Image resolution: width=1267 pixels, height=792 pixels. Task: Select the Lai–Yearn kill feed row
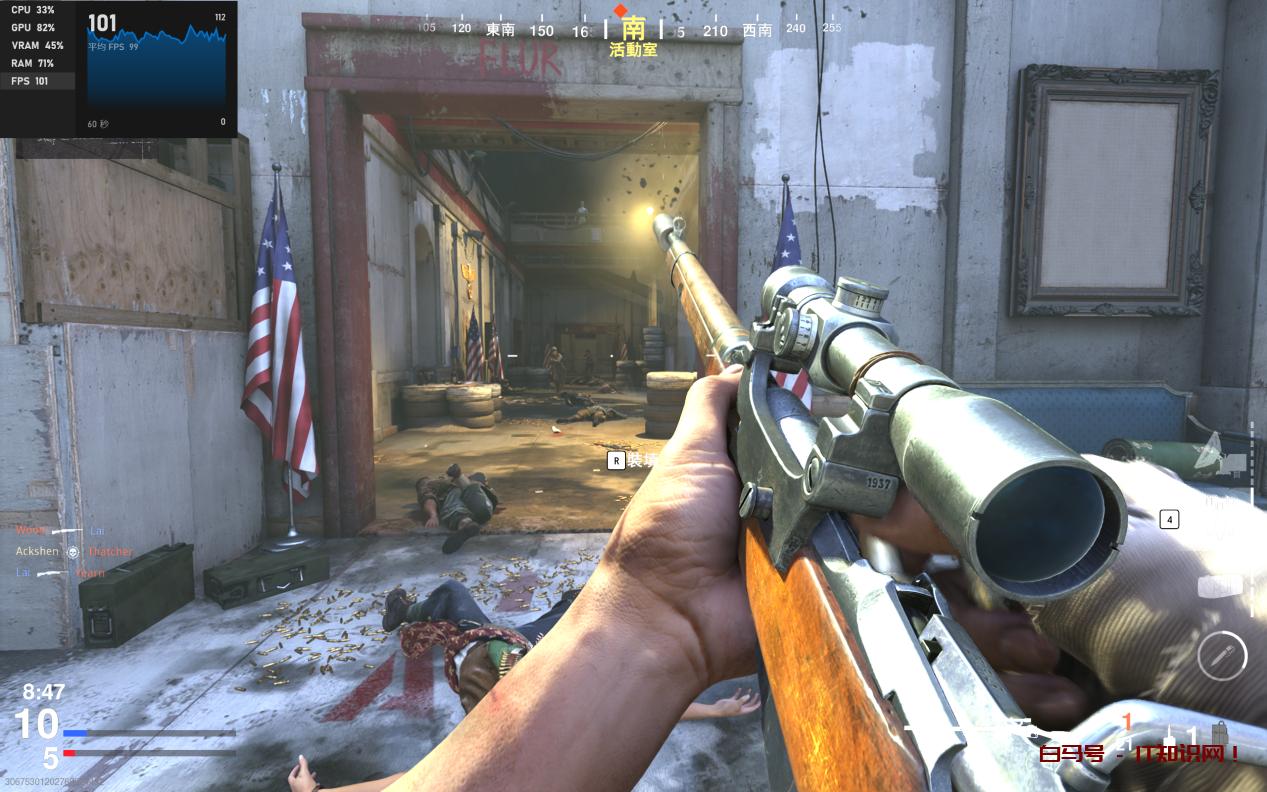point(60,573)
